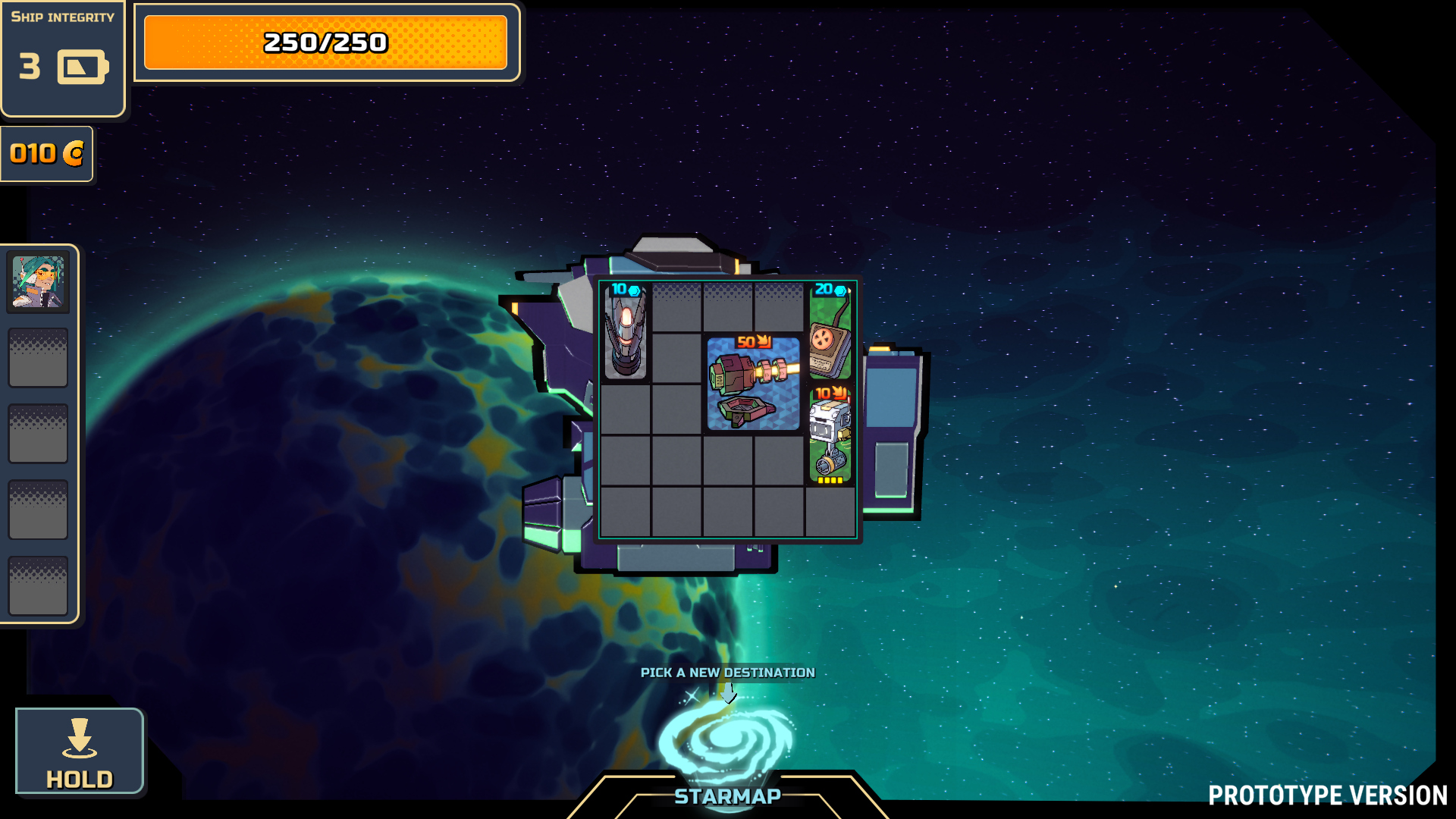
Task: Click the tall grey reactor module
Action: (x=626, y=331)
